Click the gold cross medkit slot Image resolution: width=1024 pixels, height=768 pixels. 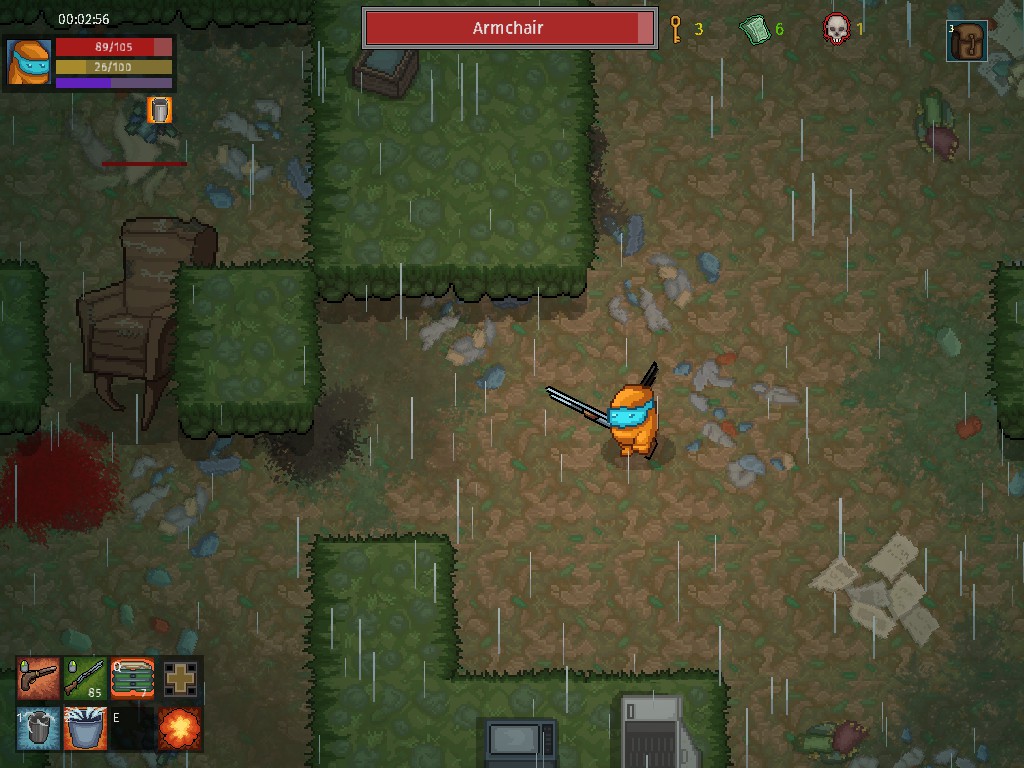coord(180,679)
